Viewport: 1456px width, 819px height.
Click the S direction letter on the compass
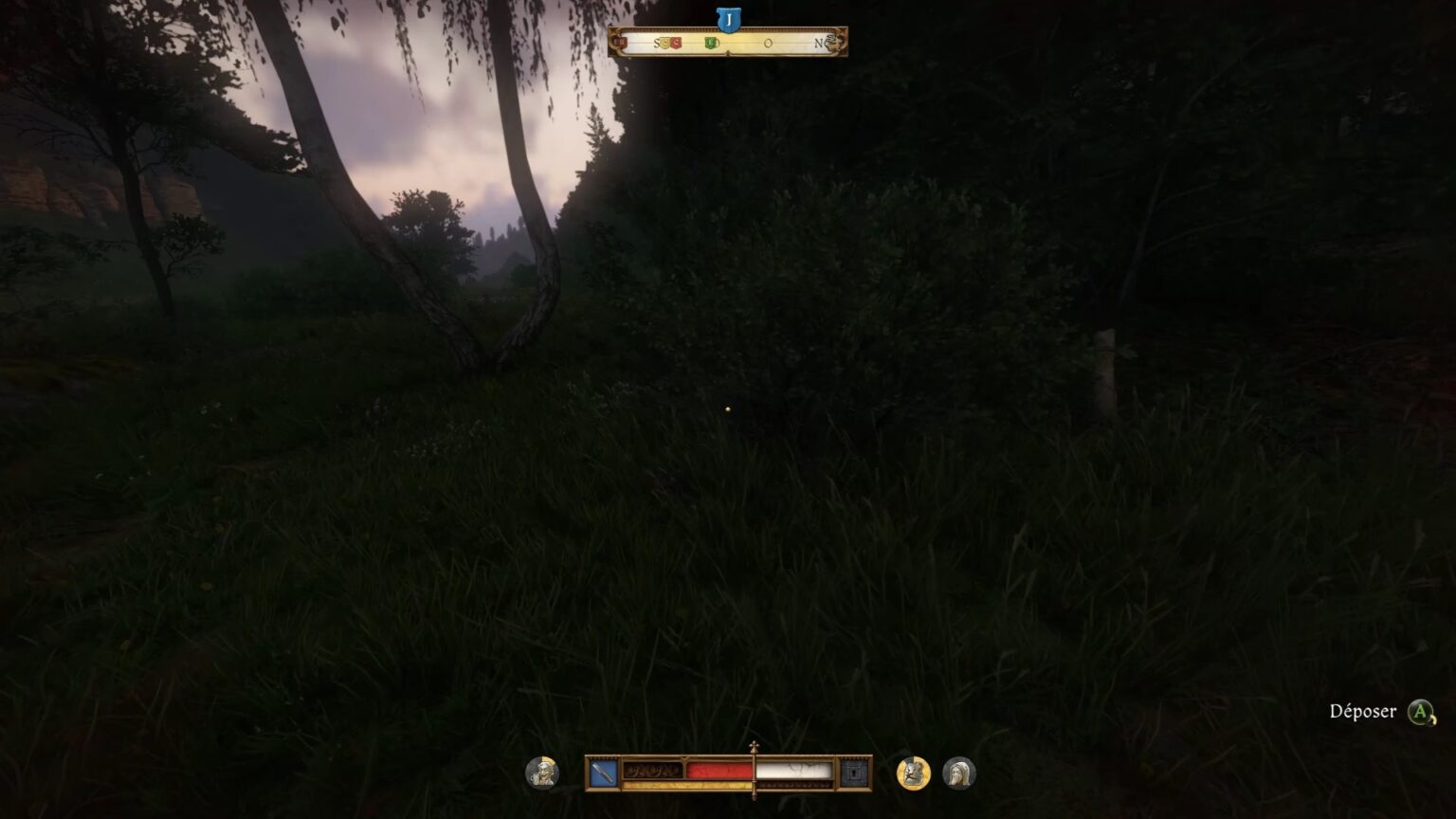[657, 42]
